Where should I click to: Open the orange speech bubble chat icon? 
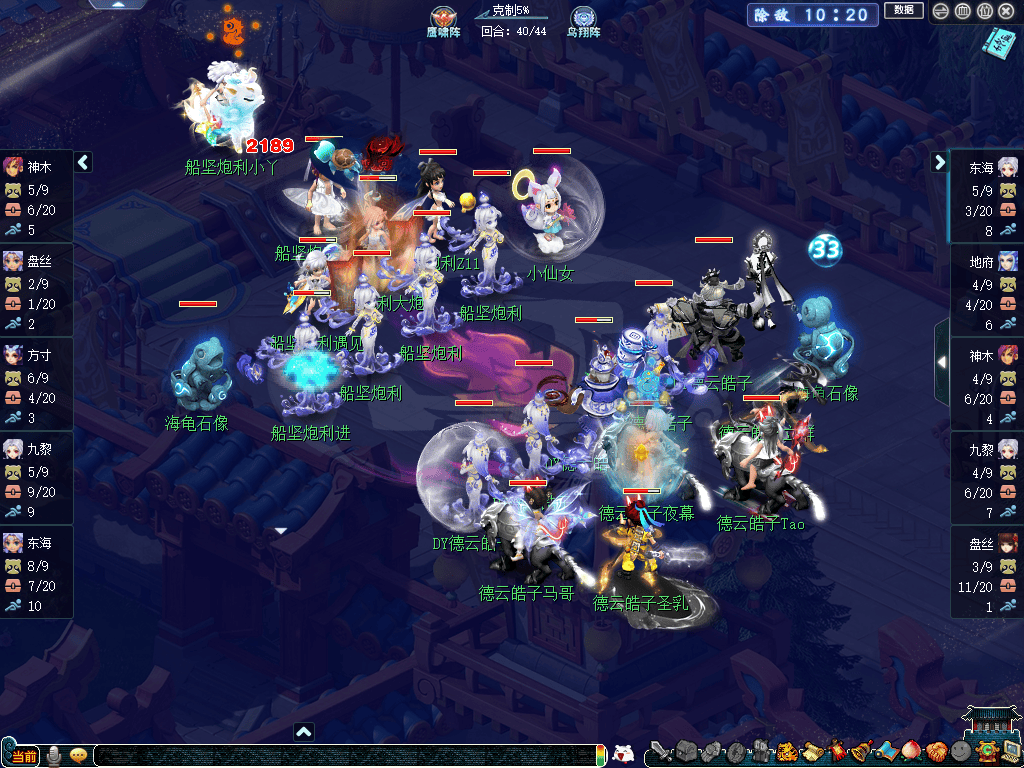pos(78,754)
